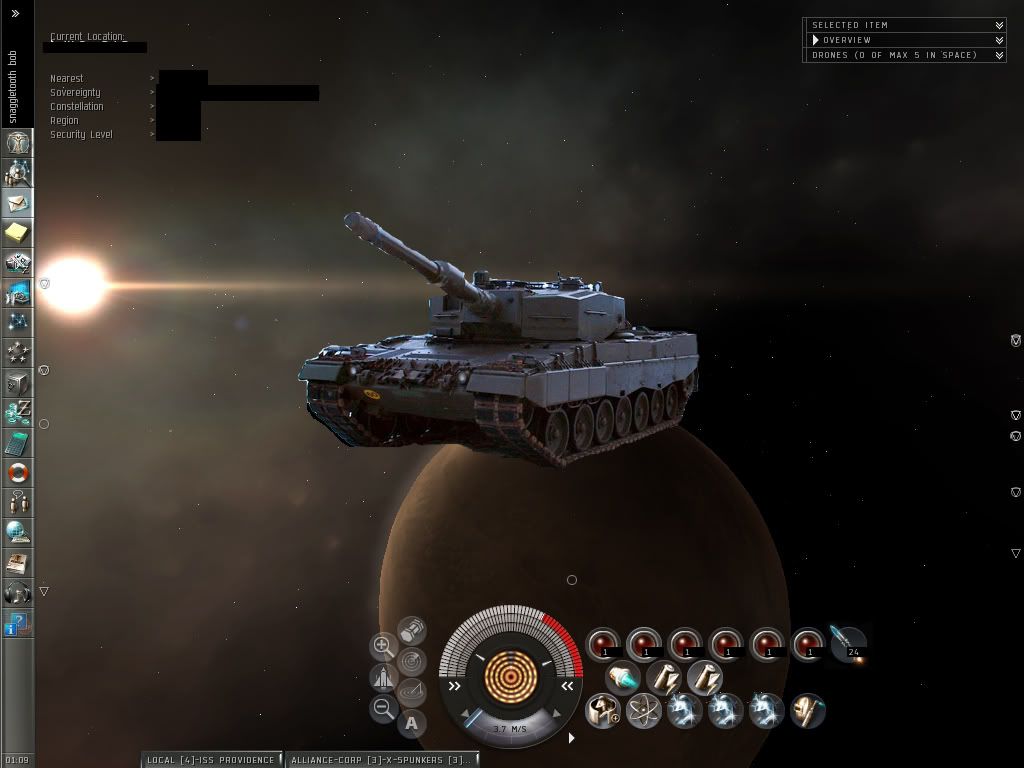Open the orange lifebuoy icon in sidebar

tap(18, 473)
